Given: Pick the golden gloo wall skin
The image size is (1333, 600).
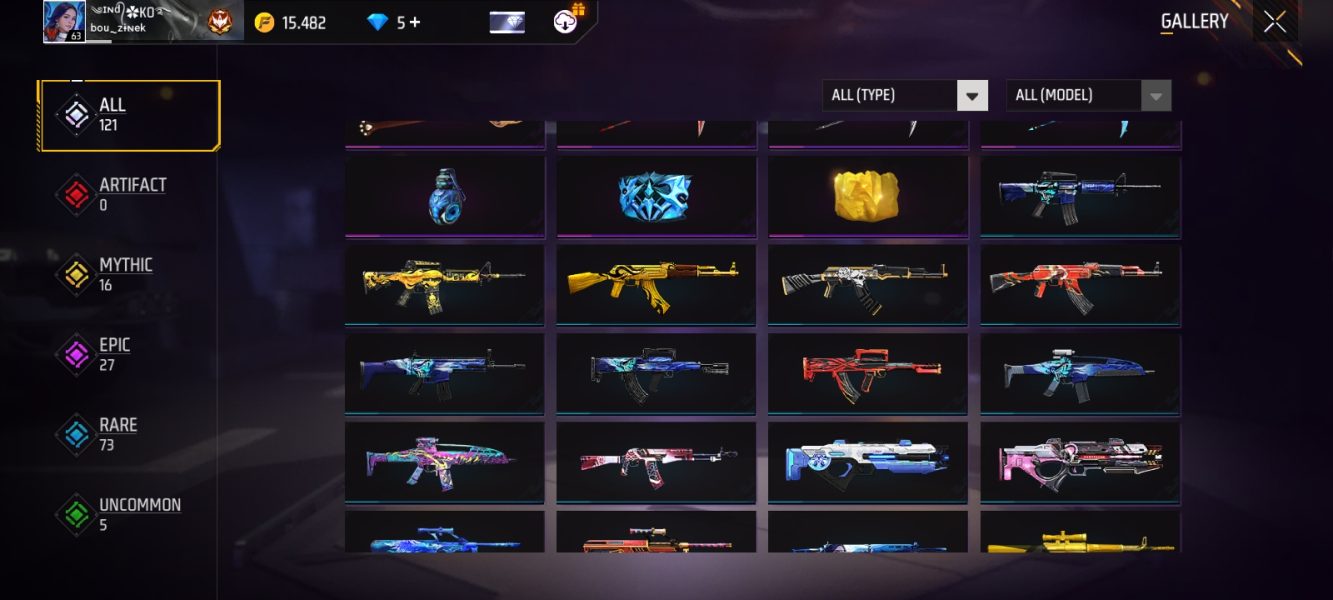Looking at the screenshot, I should pos(867,196).
